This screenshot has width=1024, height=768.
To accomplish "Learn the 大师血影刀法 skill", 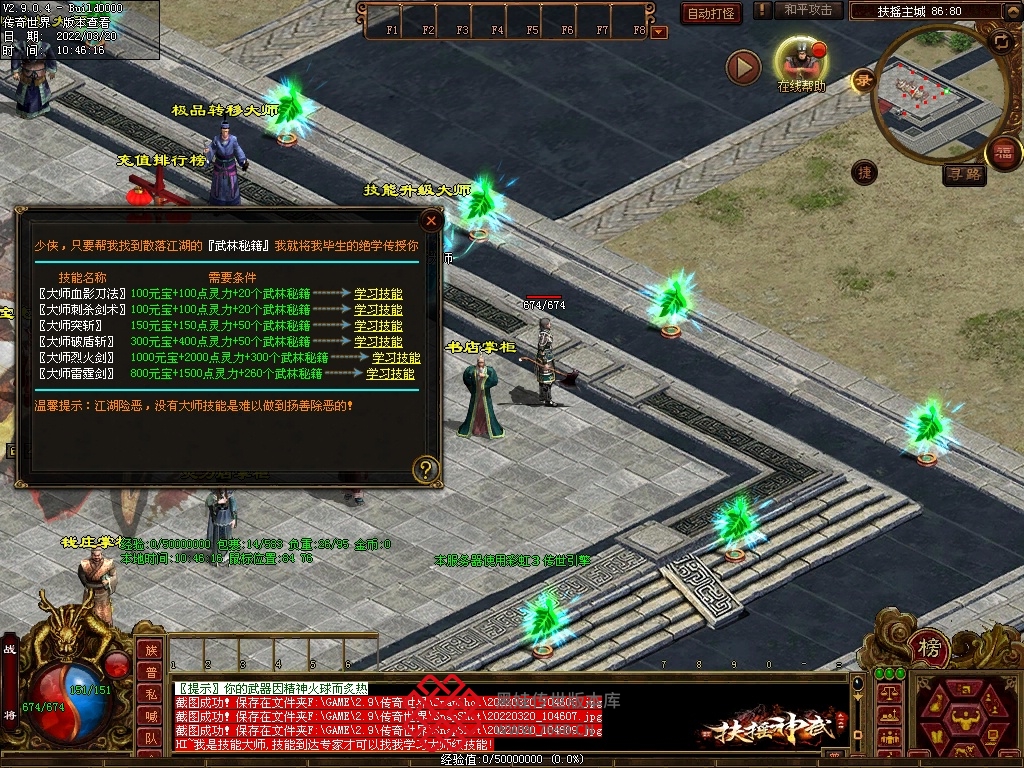I will pyautogui.click(x=378, y=294).
